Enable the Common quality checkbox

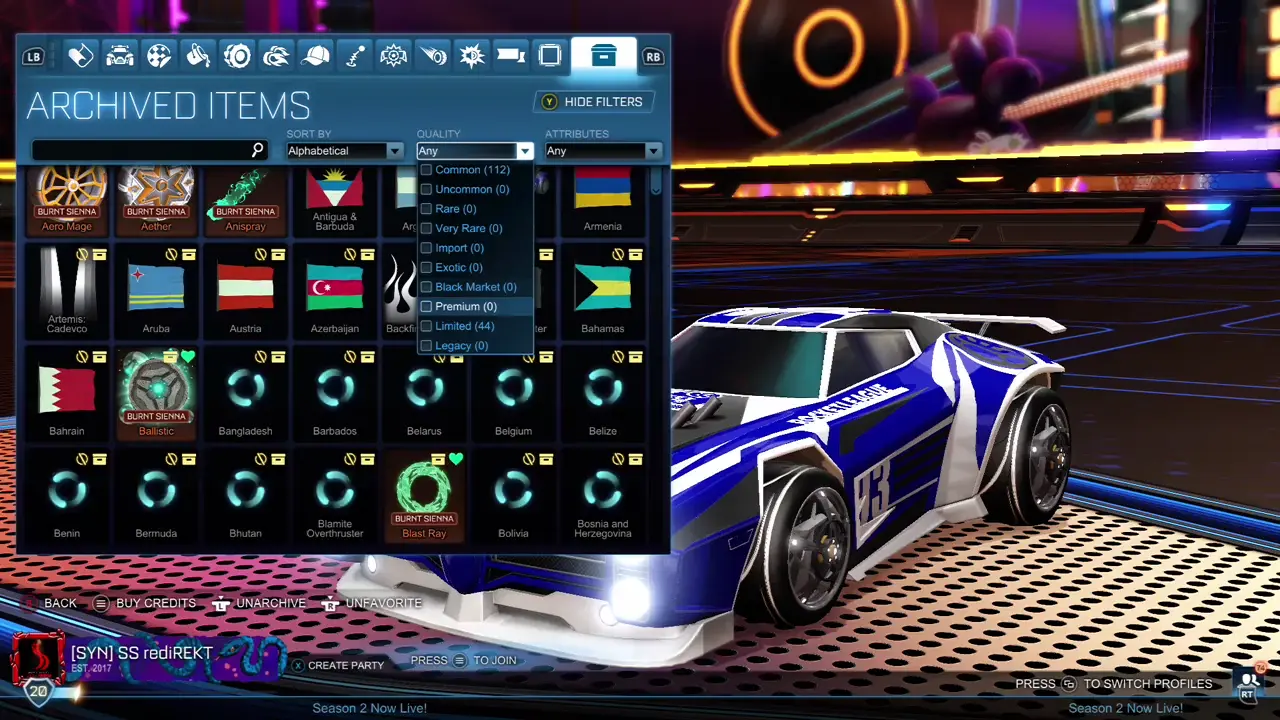(x=426, y=170)
